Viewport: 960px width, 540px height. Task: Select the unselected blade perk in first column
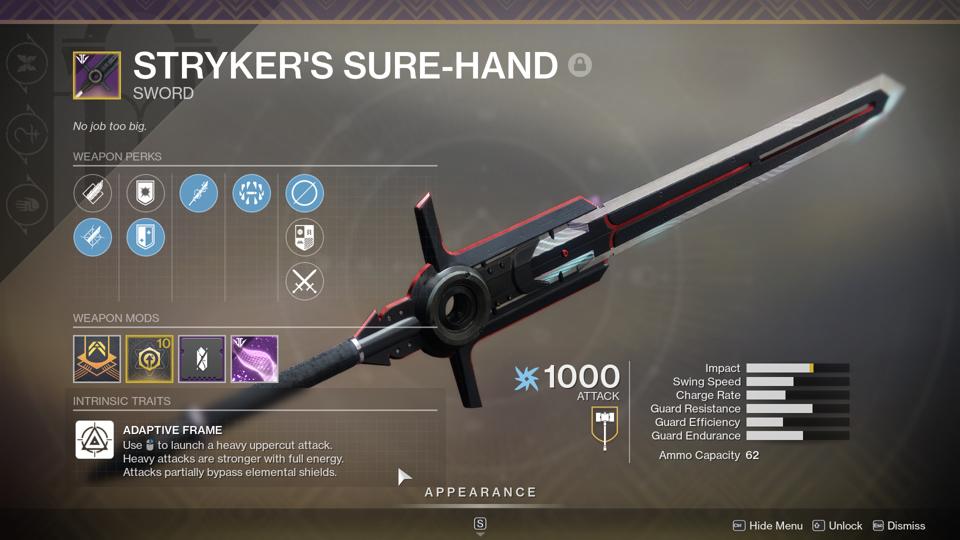pos(92,193)
